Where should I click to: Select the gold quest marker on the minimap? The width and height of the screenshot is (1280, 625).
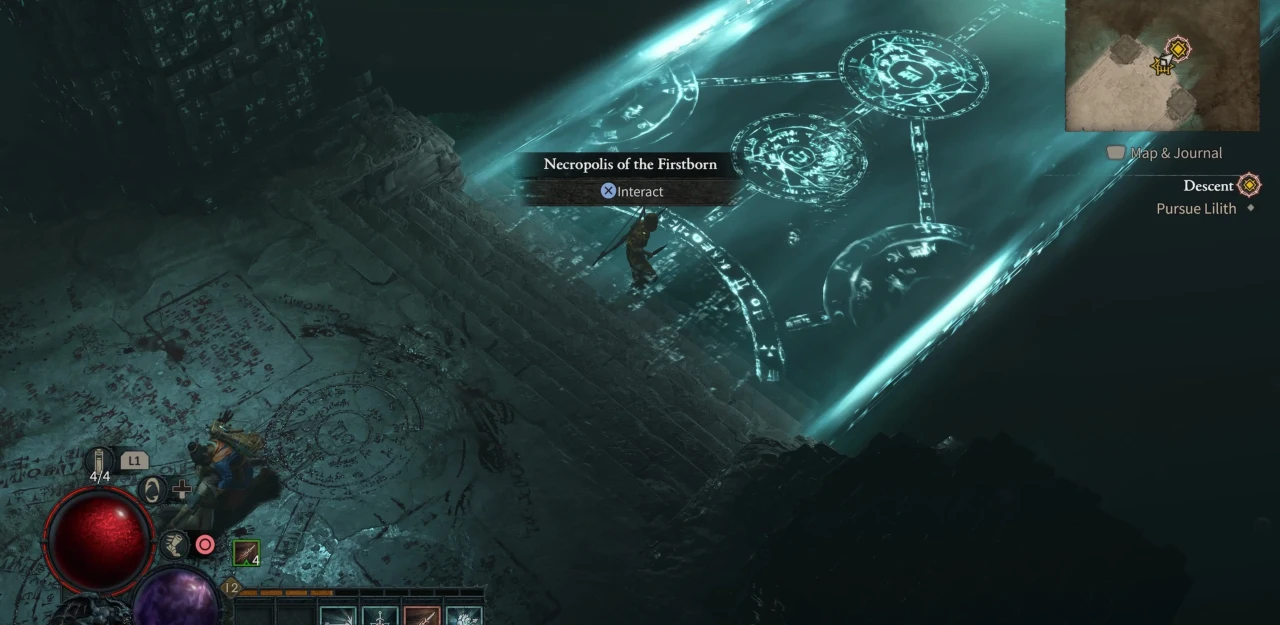click(1178, 48)
